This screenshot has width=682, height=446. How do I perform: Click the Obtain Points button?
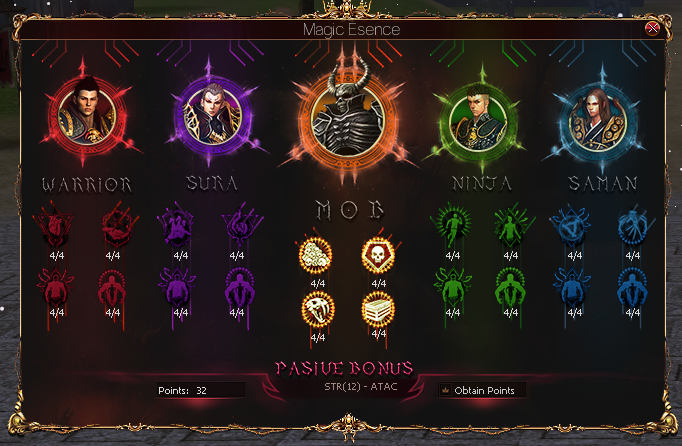click(x=482, y=389)
